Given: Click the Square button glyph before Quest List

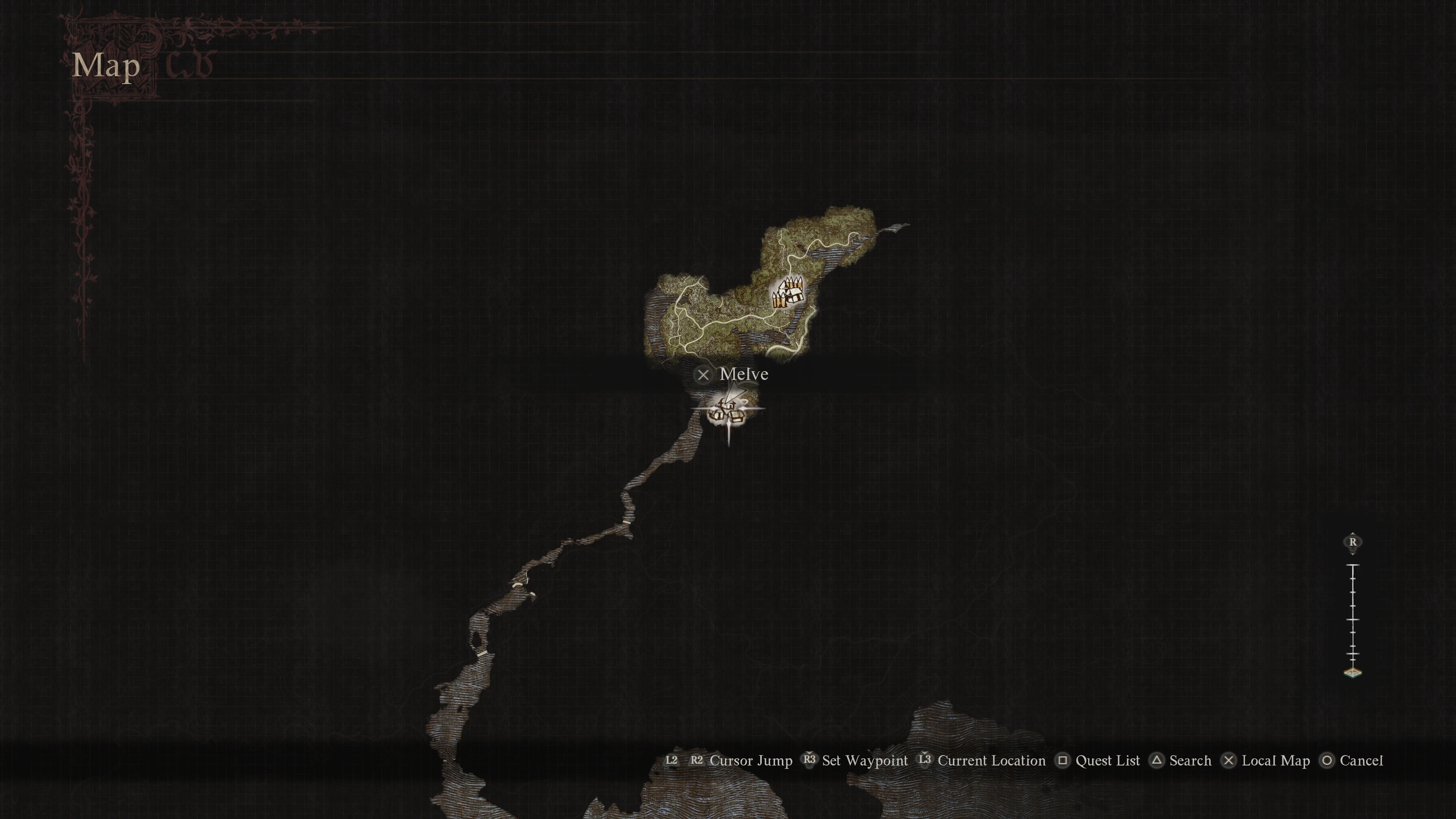Looking at the screenshot, I should (1062, 761).
